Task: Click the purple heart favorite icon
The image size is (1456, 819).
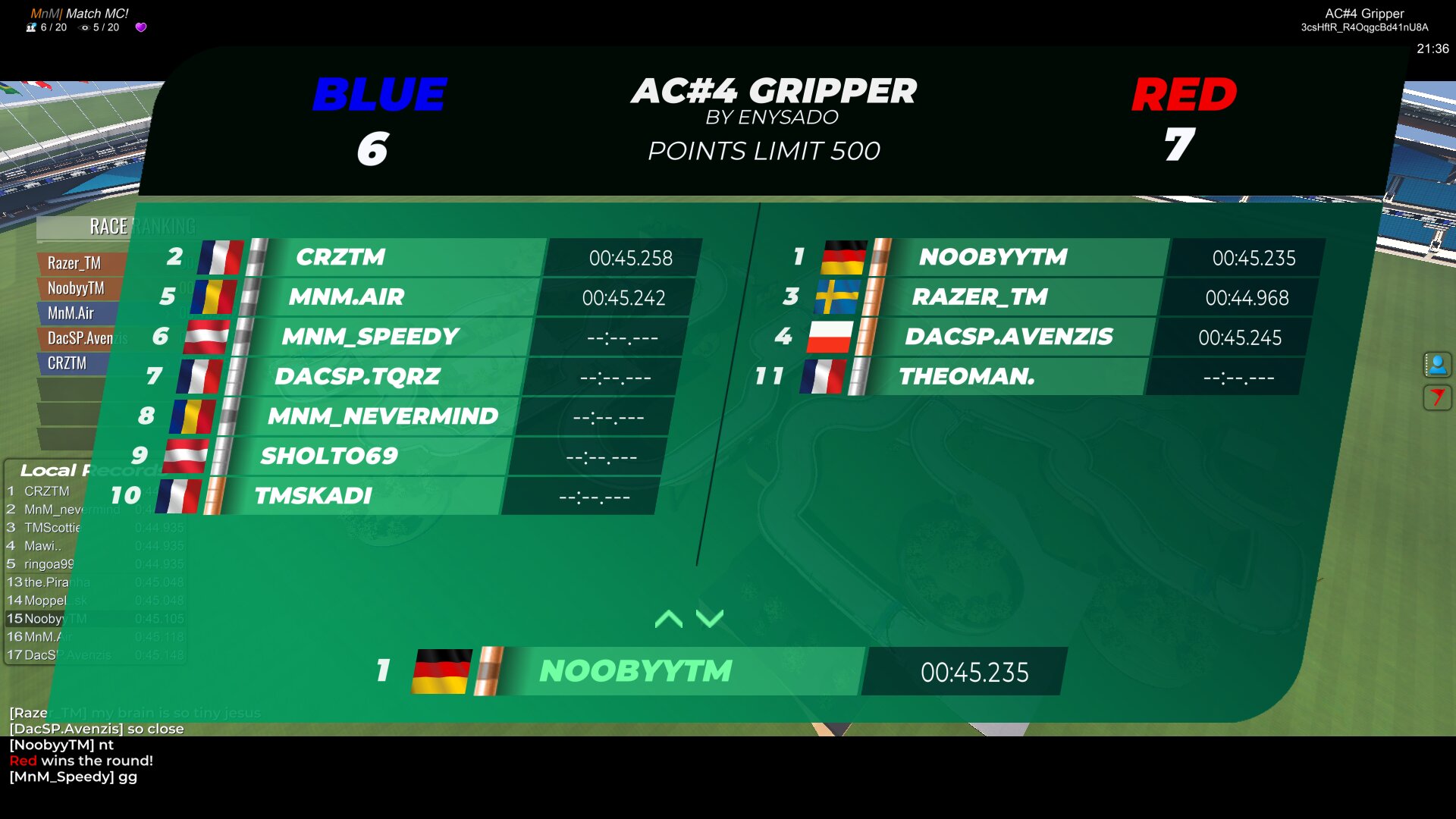Action: click(x=141, y=27)
